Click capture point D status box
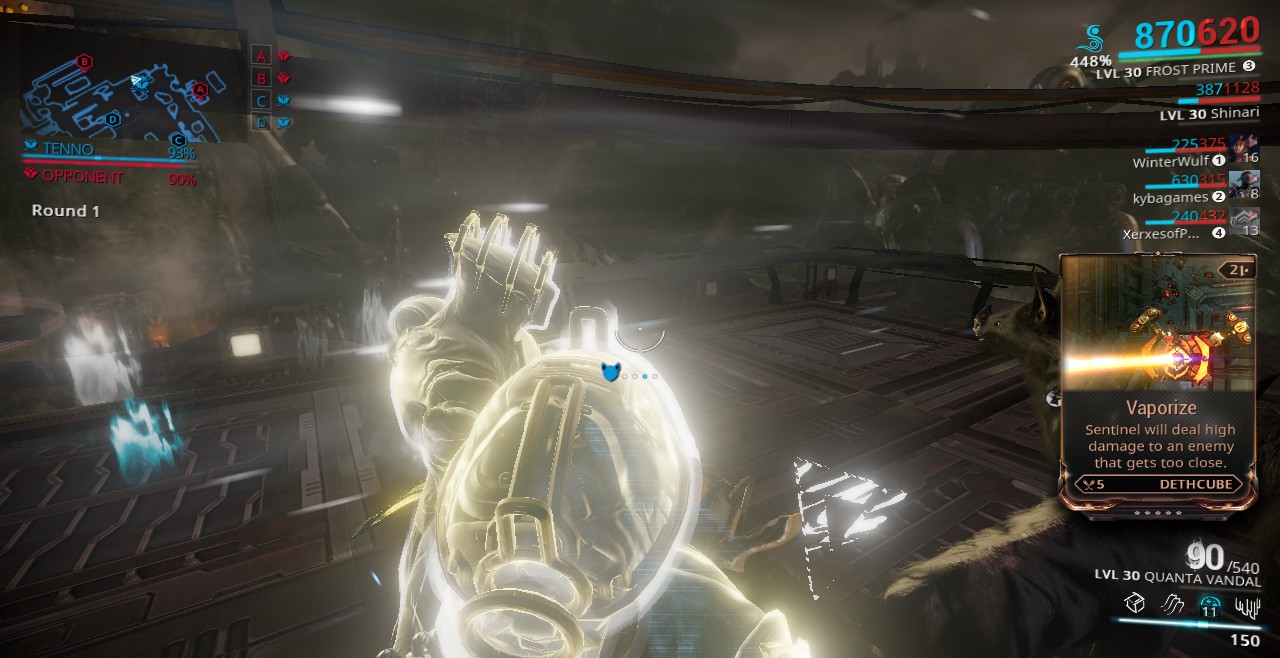The height and width of the screenshot is (658, 1280). pyautogui.click(x=262, y=122)
